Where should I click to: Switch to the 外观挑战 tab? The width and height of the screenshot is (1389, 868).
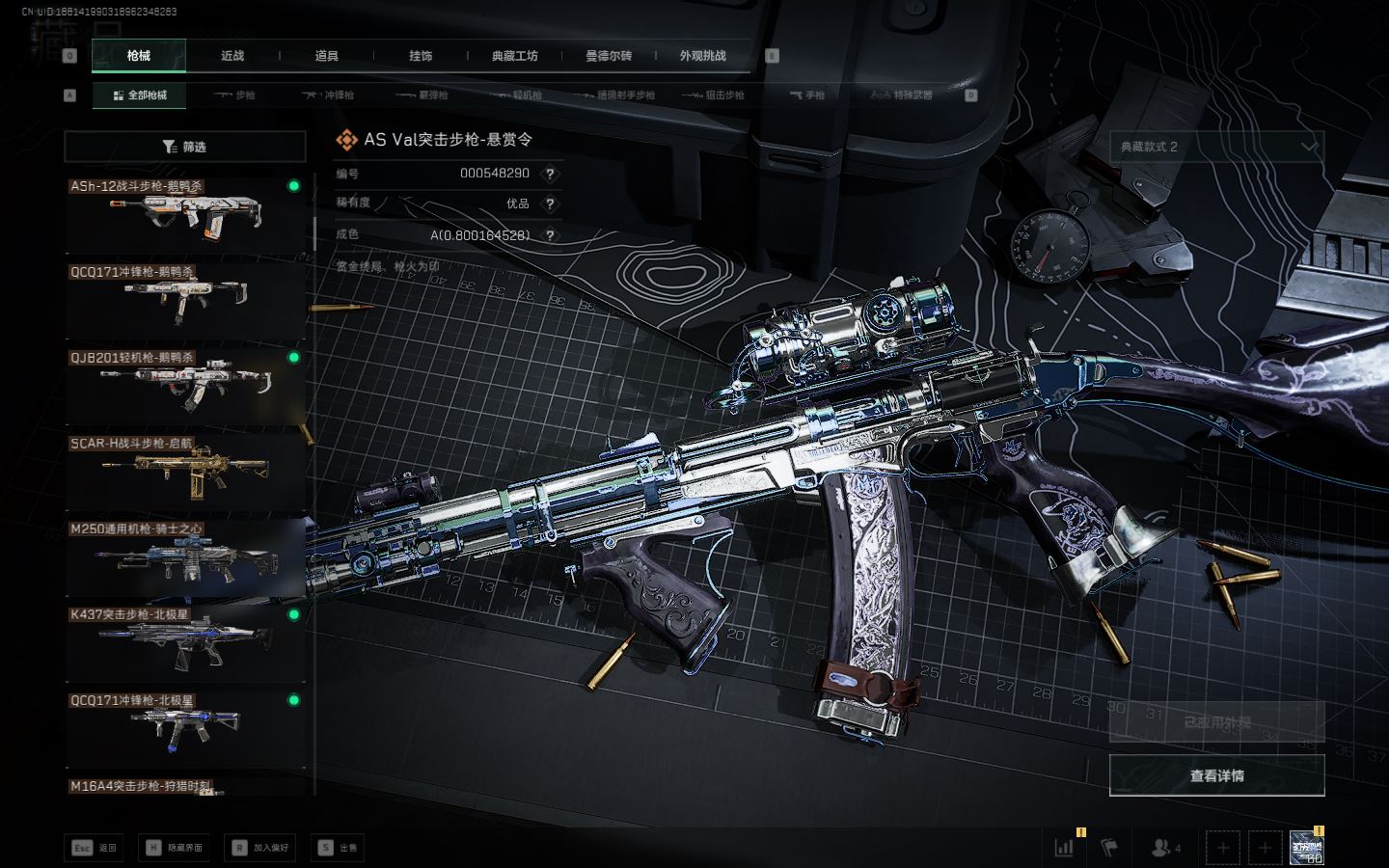tap(702, 56)
